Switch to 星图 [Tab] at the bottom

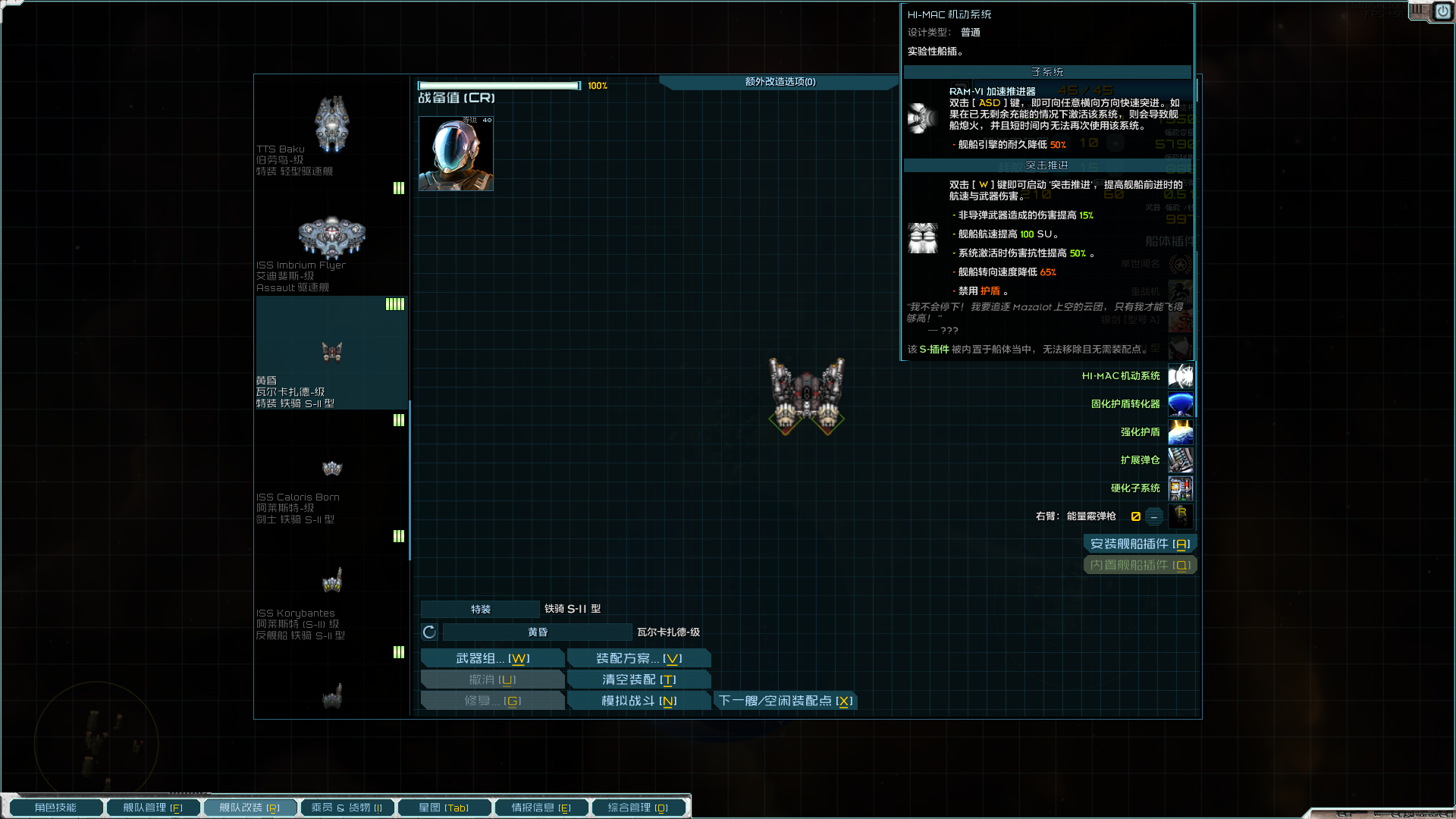(444, 807)
